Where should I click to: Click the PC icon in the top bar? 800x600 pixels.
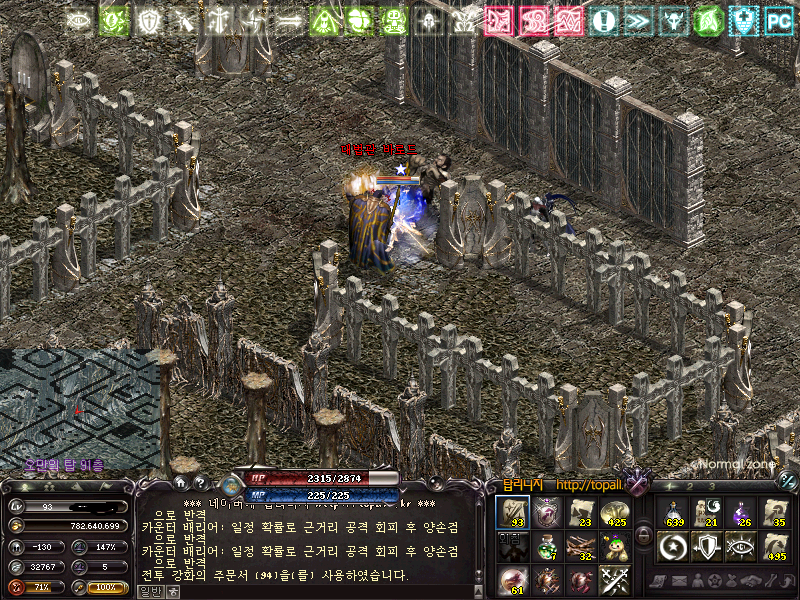[778, 19]
